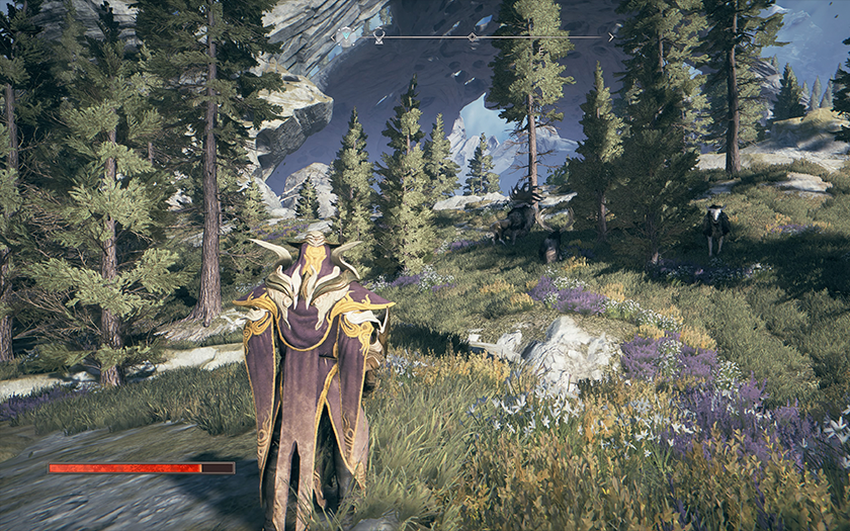The height and width of the screenshot is (531, 850).
Task: Click the shield emblem on the compass bar
Action: click(344, 36)
